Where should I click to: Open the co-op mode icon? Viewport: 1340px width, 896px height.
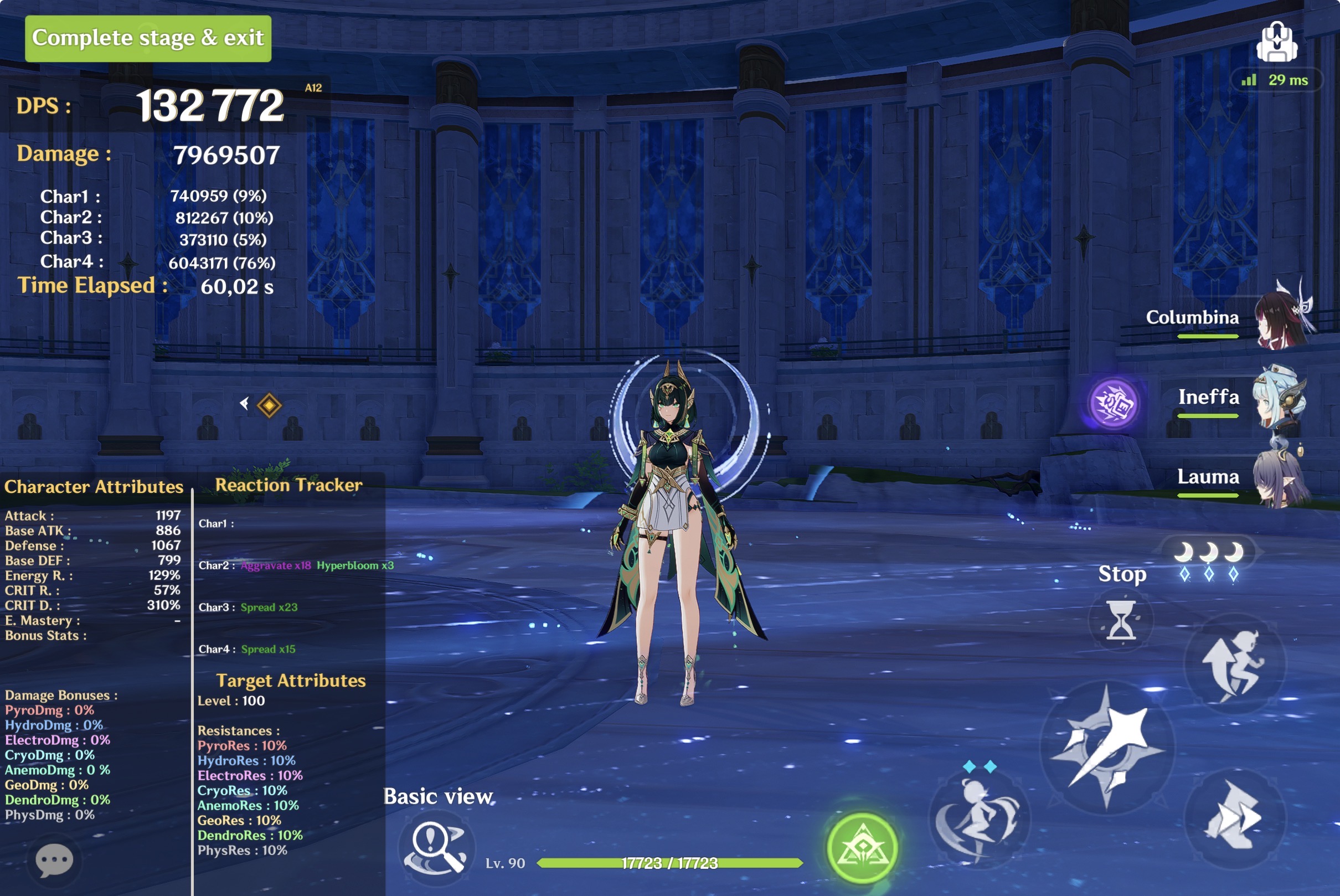[x=1276, y=42]
